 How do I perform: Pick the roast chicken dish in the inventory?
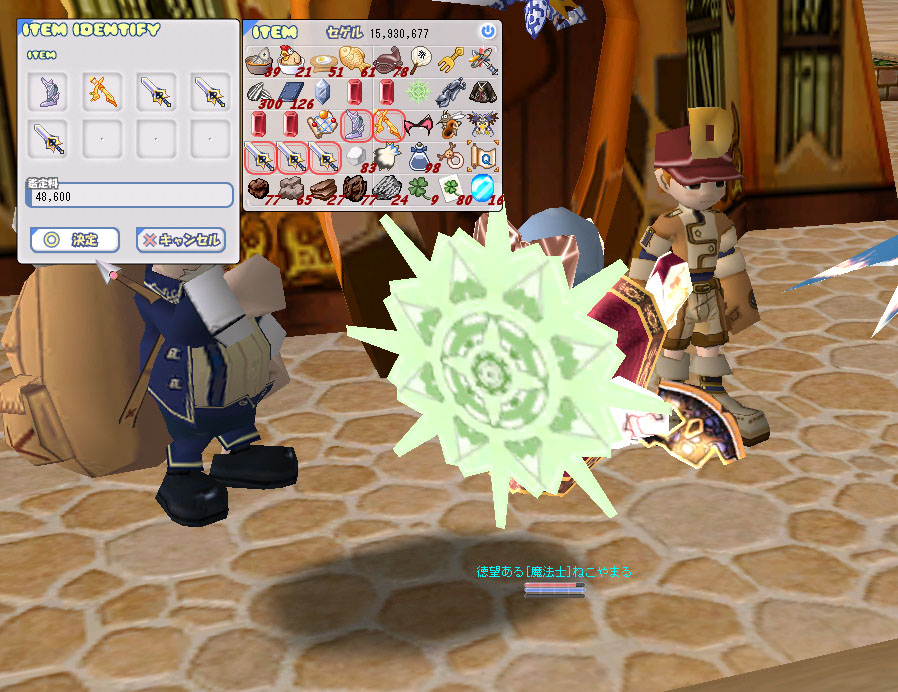pyautogui.click(x=291, y=61)
